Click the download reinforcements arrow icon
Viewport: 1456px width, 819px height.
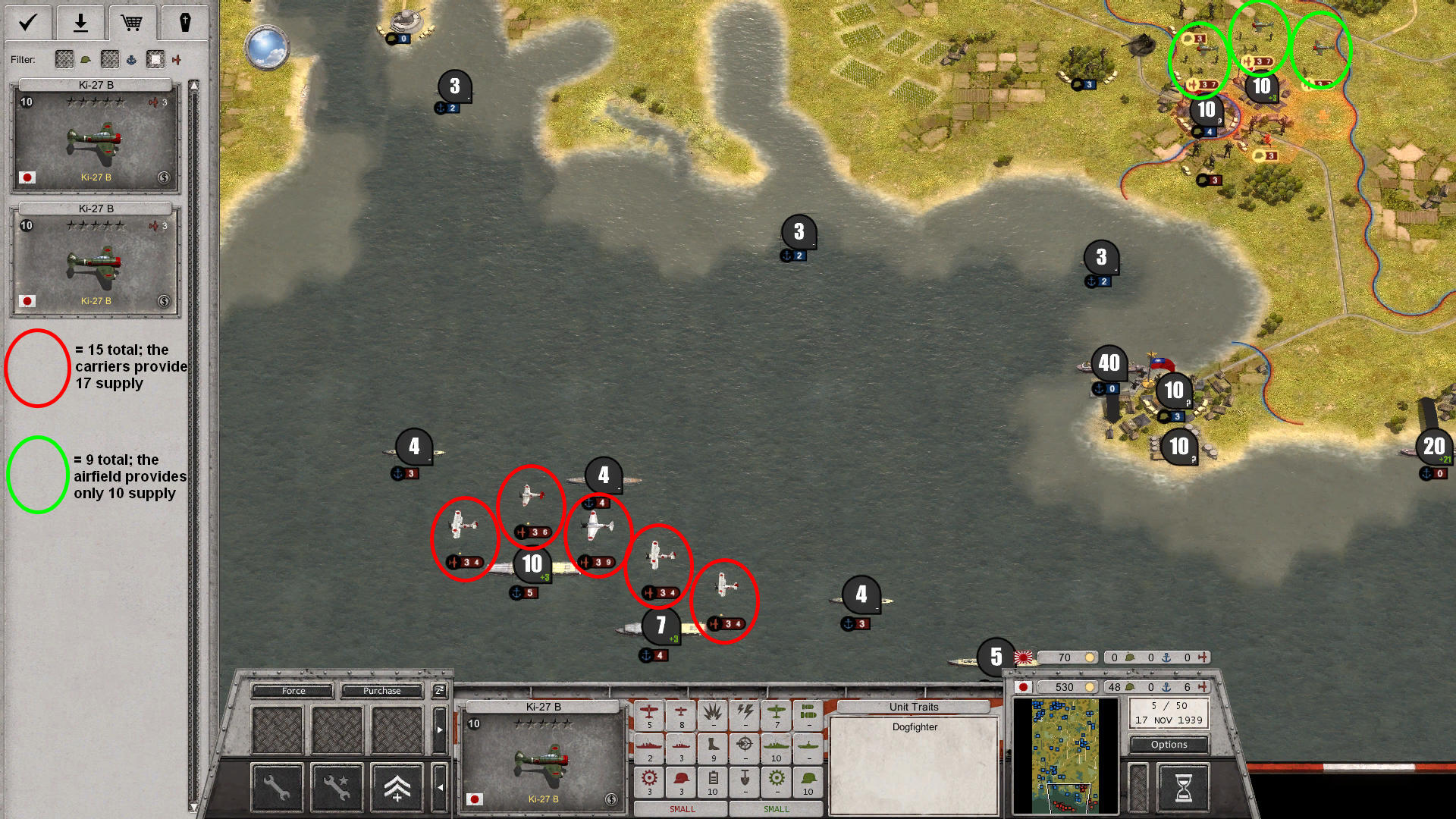point(80,22)
